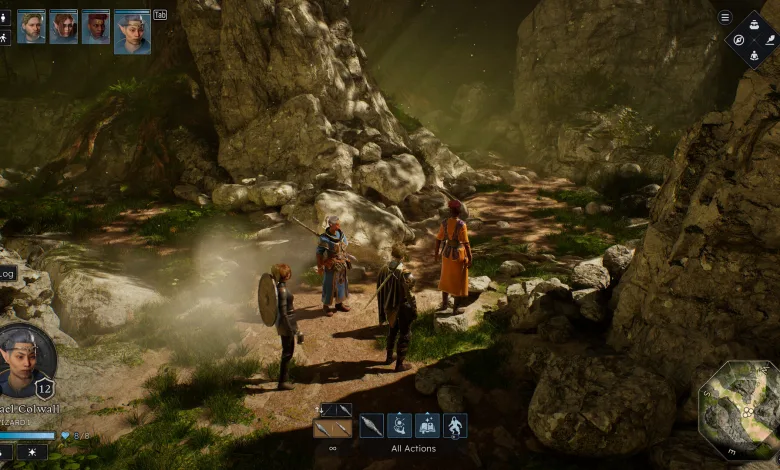Click the meditating figure rest icon
This screenshot has height=470, width=780.
coord(753,54)
